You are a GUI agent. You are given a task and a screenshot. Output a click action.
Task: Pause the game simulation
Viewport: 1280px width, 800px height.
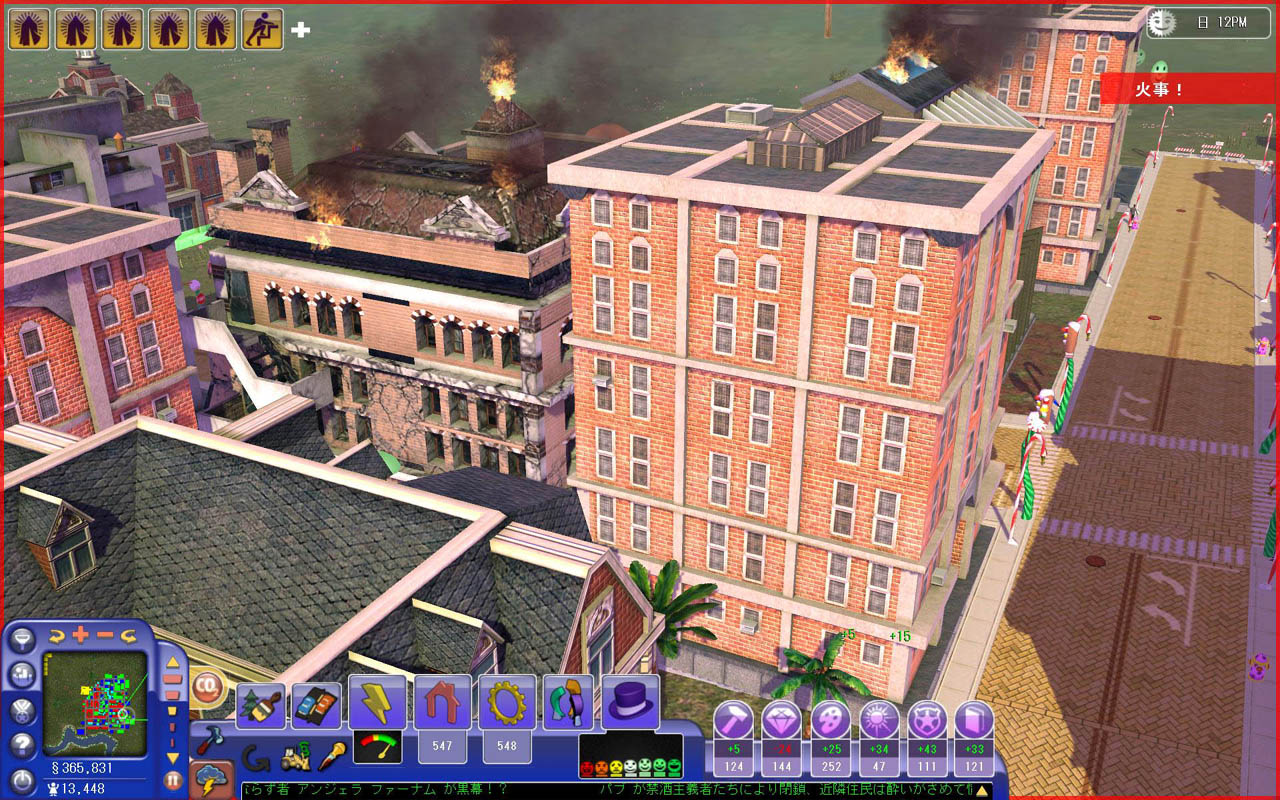tap(173, 780)
